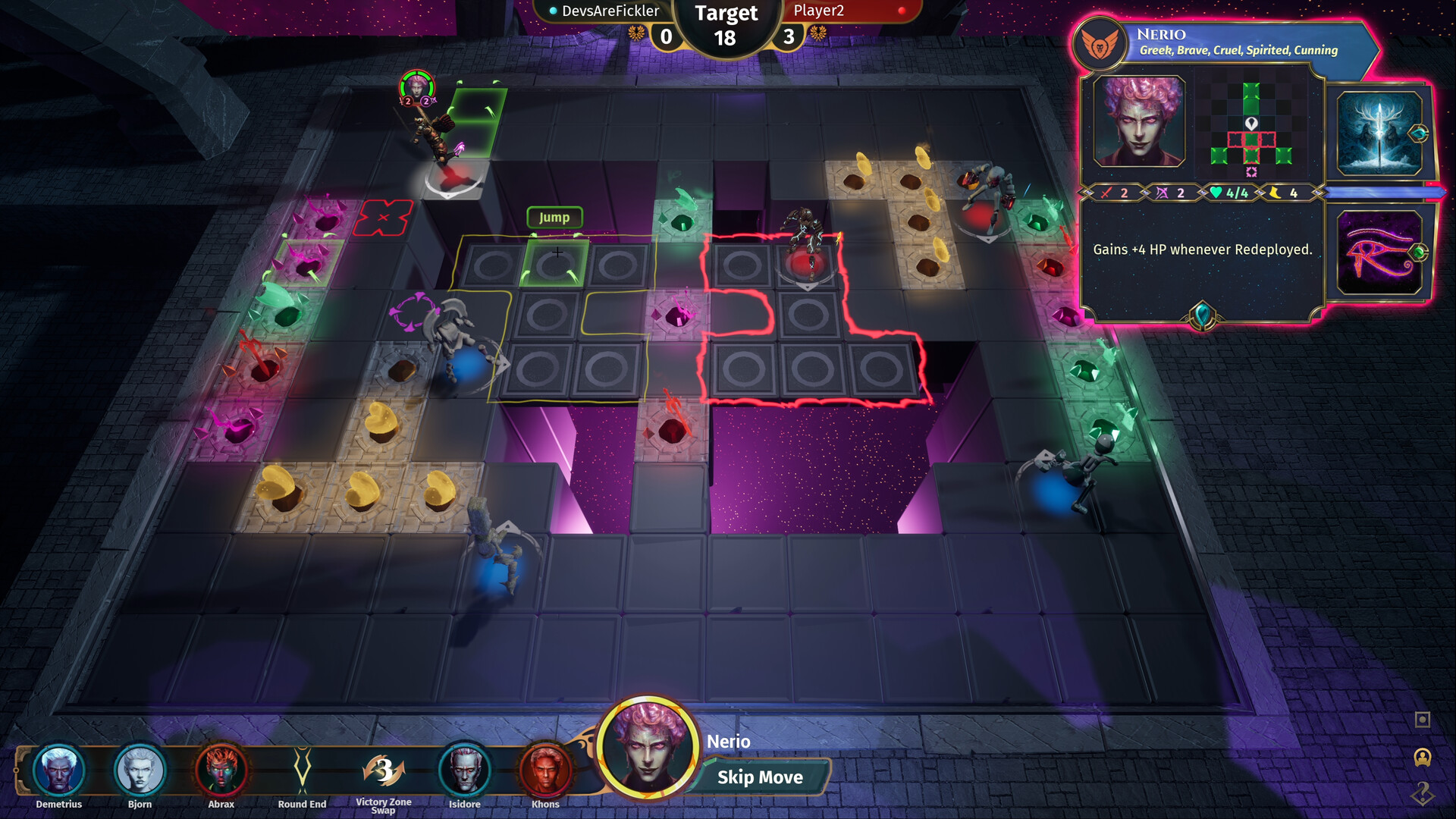The height and width of the screenshot is (819, 1456).
Task: Click the player profile icon at bottom right
Action: pos(1423,757)
